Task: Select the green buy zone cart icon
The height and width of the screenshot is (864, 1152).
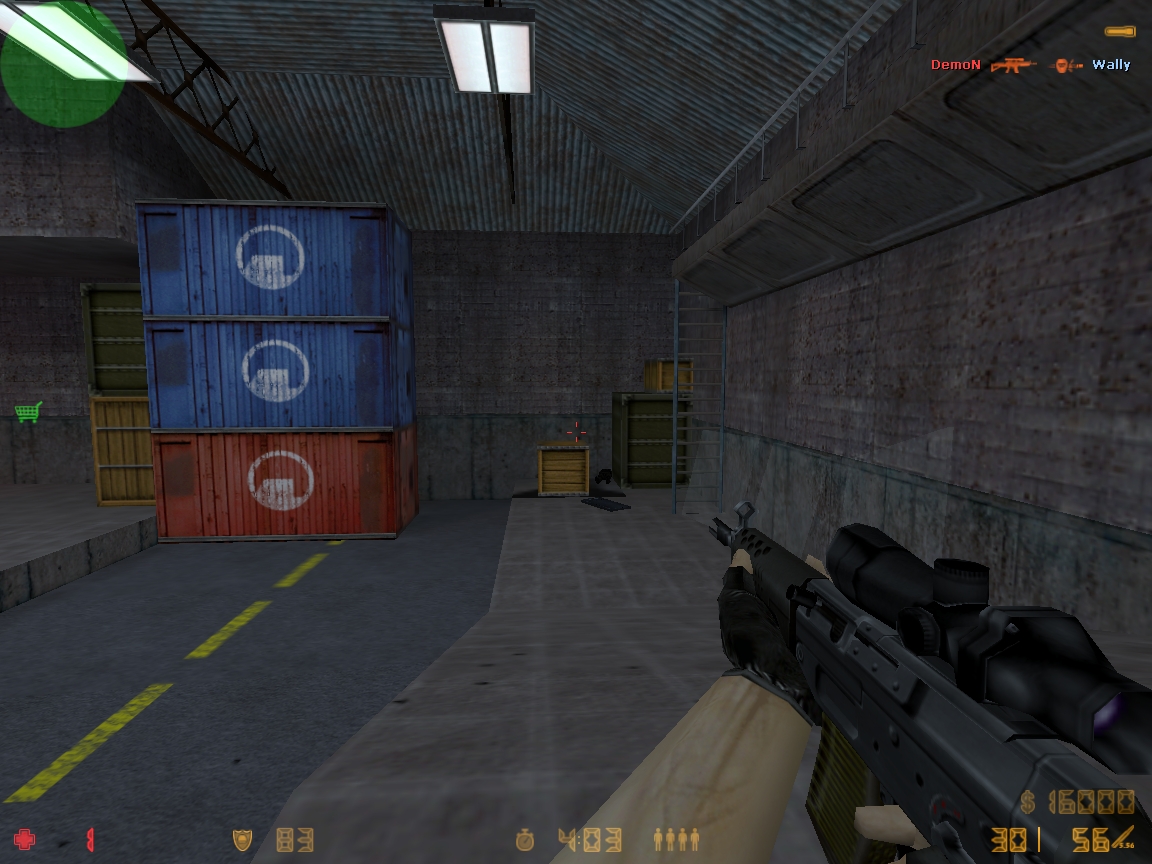Action: pos(28,411)
